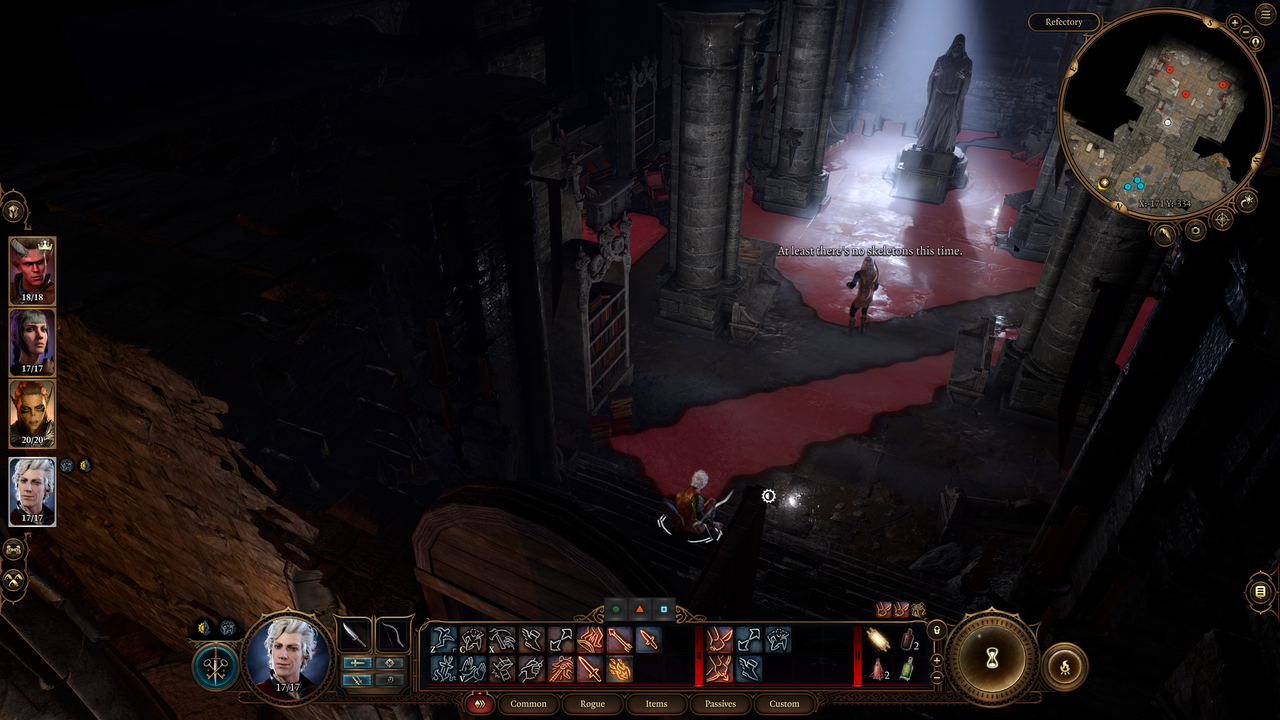Choose Shadowheart's party portrait
Image resolution: width=1280 pixels, height=720 pixels.
point(32,342)
